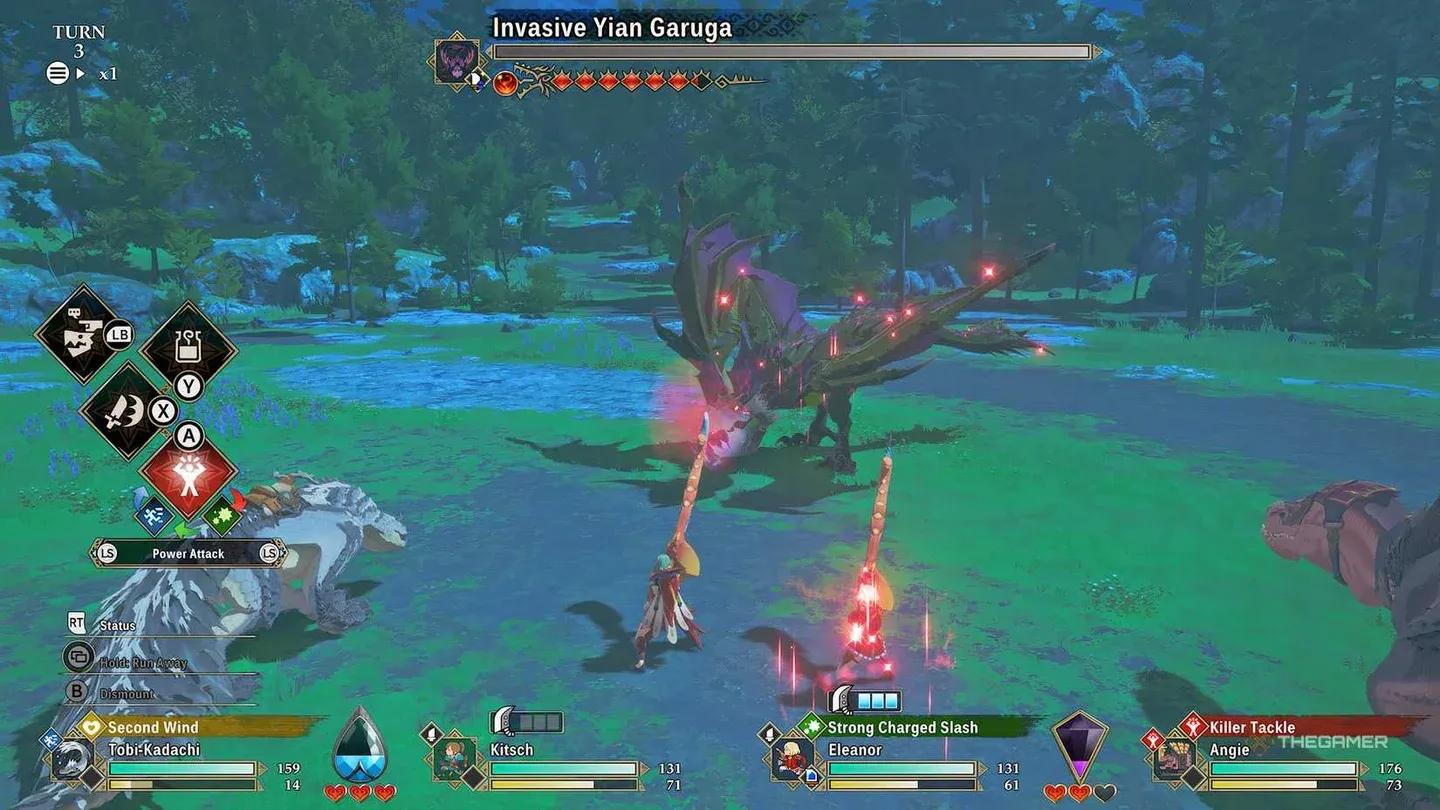Select the green Technical attack type icon
The image size is (1440, 810).
(x=224, y=515)
